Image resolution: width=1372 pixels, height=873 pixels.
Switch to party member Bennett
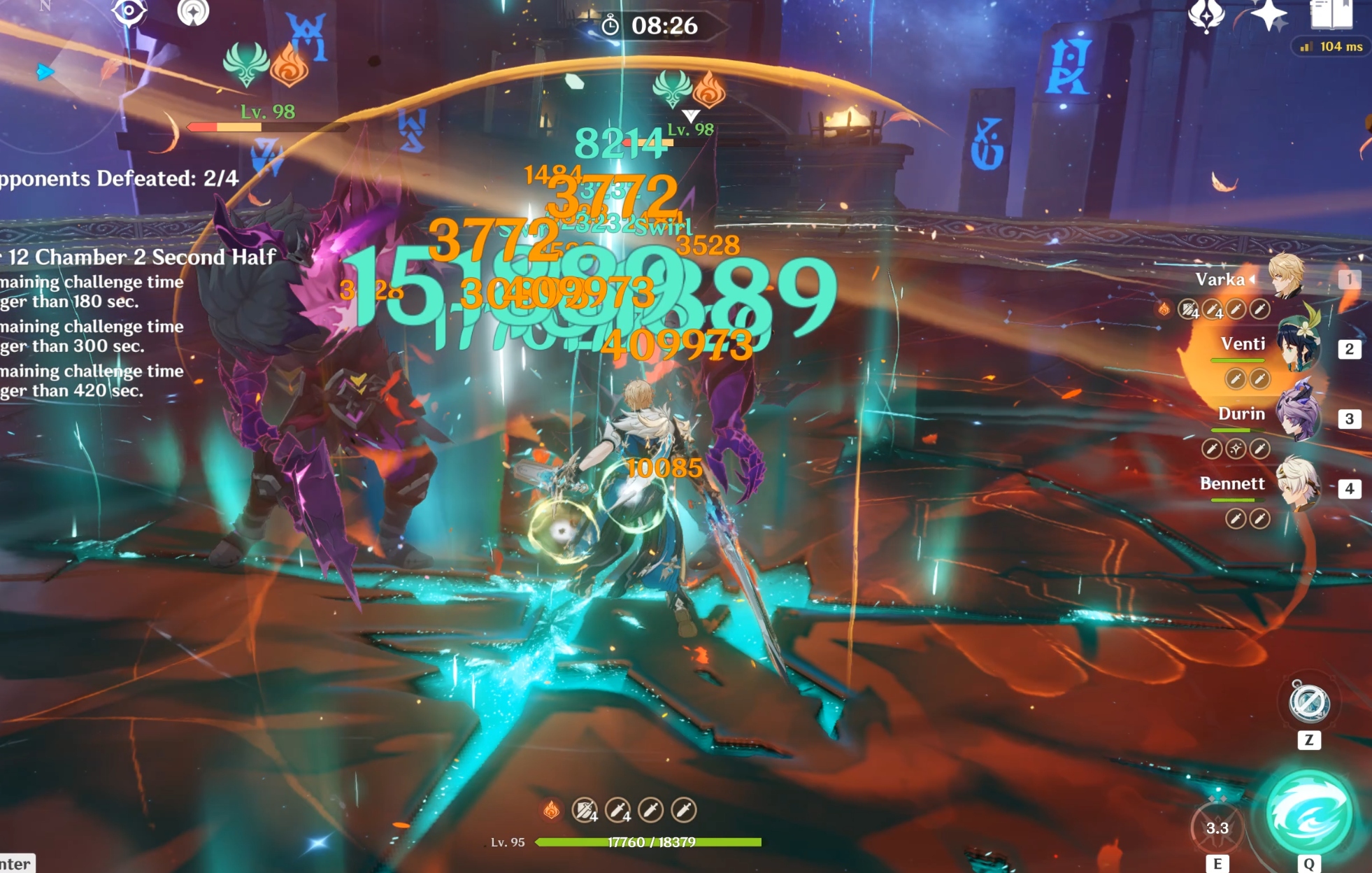click(1298, 485)
